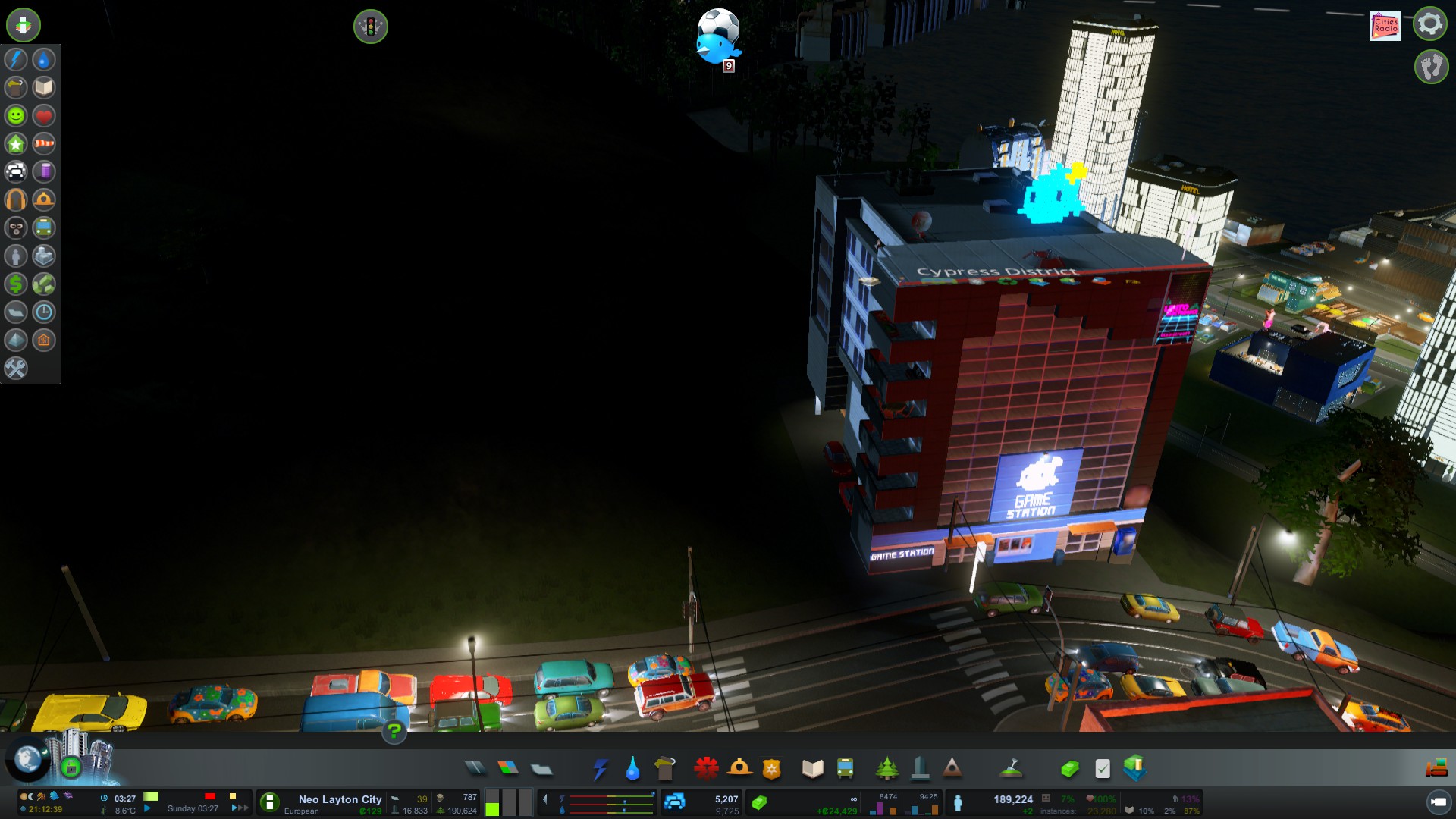Viewport: 1456px width, 819px height.
Task: Show the happiness smiley info view
Action: click(16, 115)
